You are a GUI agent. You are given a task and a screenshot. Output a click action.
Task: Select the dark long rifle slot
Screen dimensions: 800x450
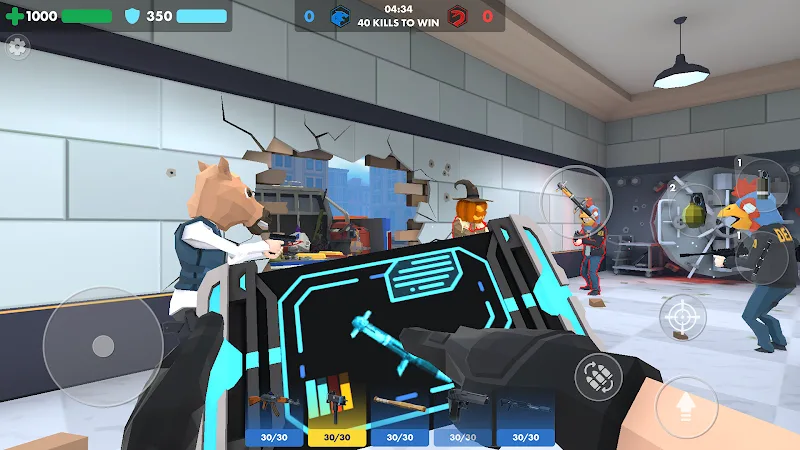coord(525,416)
